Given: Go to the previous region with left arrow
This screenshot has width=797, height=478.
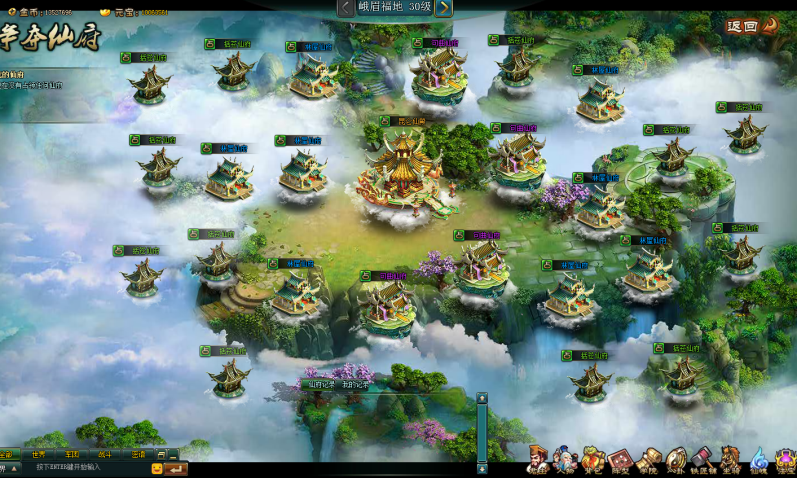Looking at the screenshot, I should [345, 8].
